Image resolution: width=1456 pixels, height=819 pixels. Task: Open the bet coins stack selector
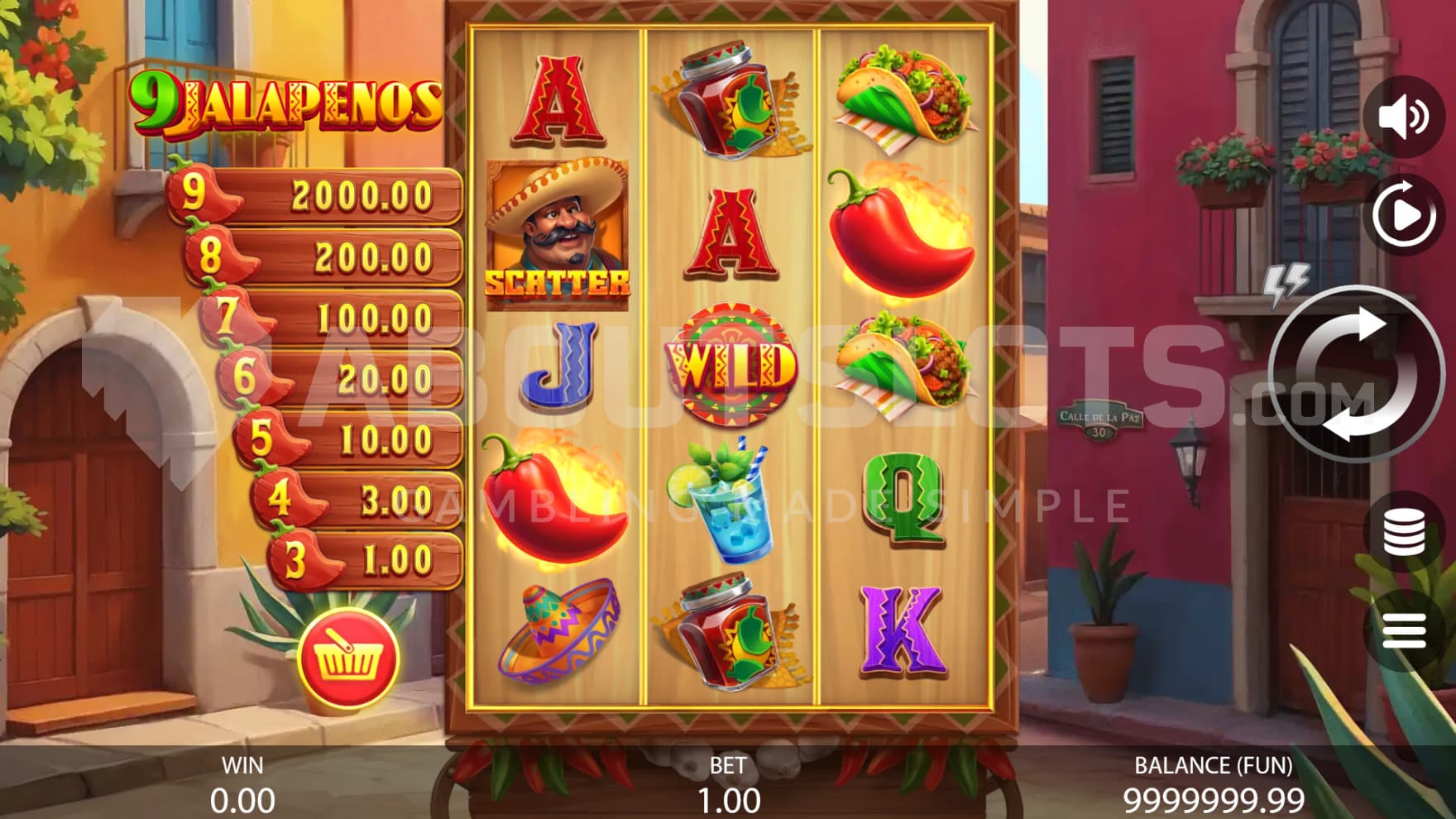click(1404, 532)
